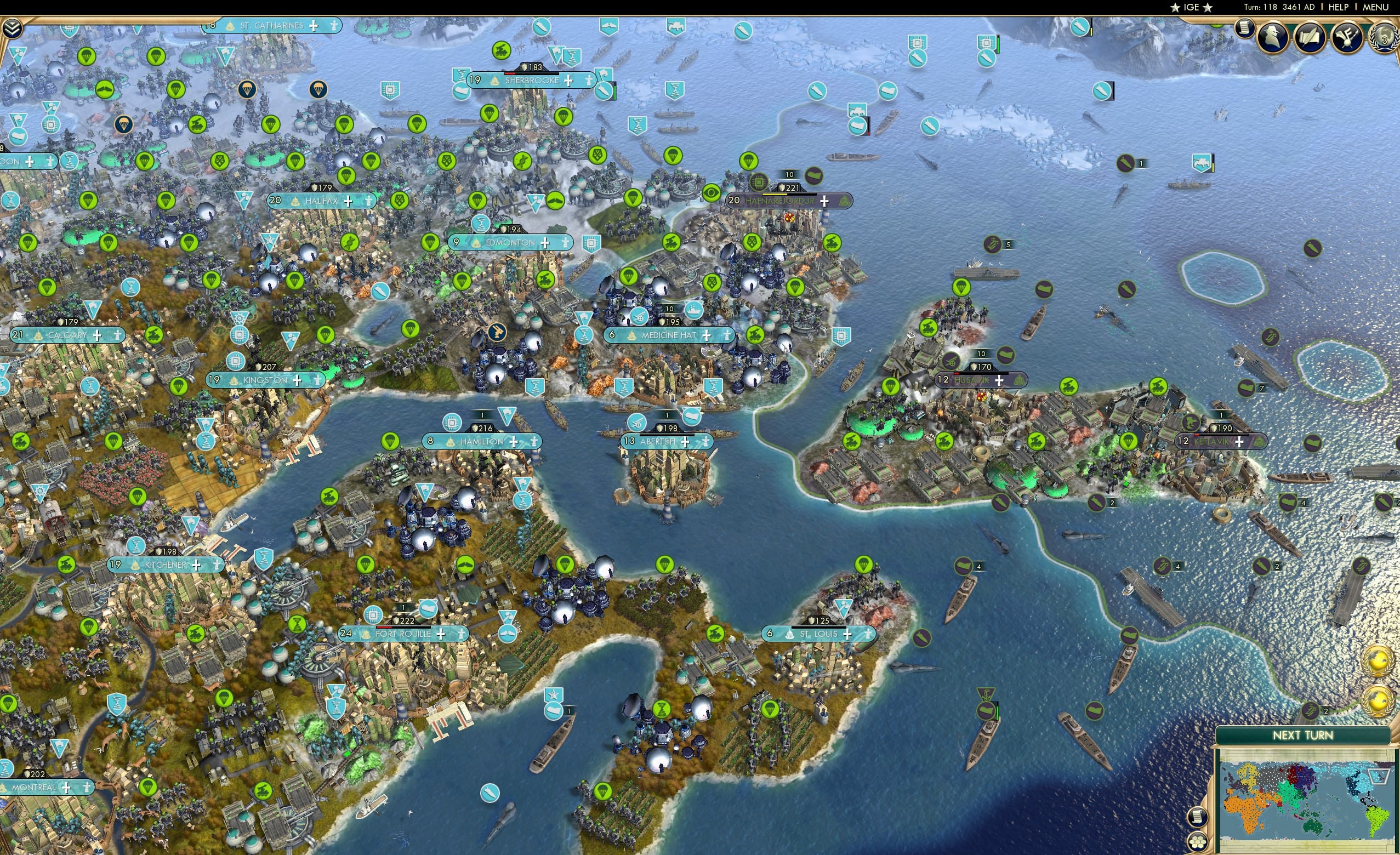Screen dimensions: 1400x855
Task: Expand the Halifax banner with its plus button
Action: [x=348, y=200]
